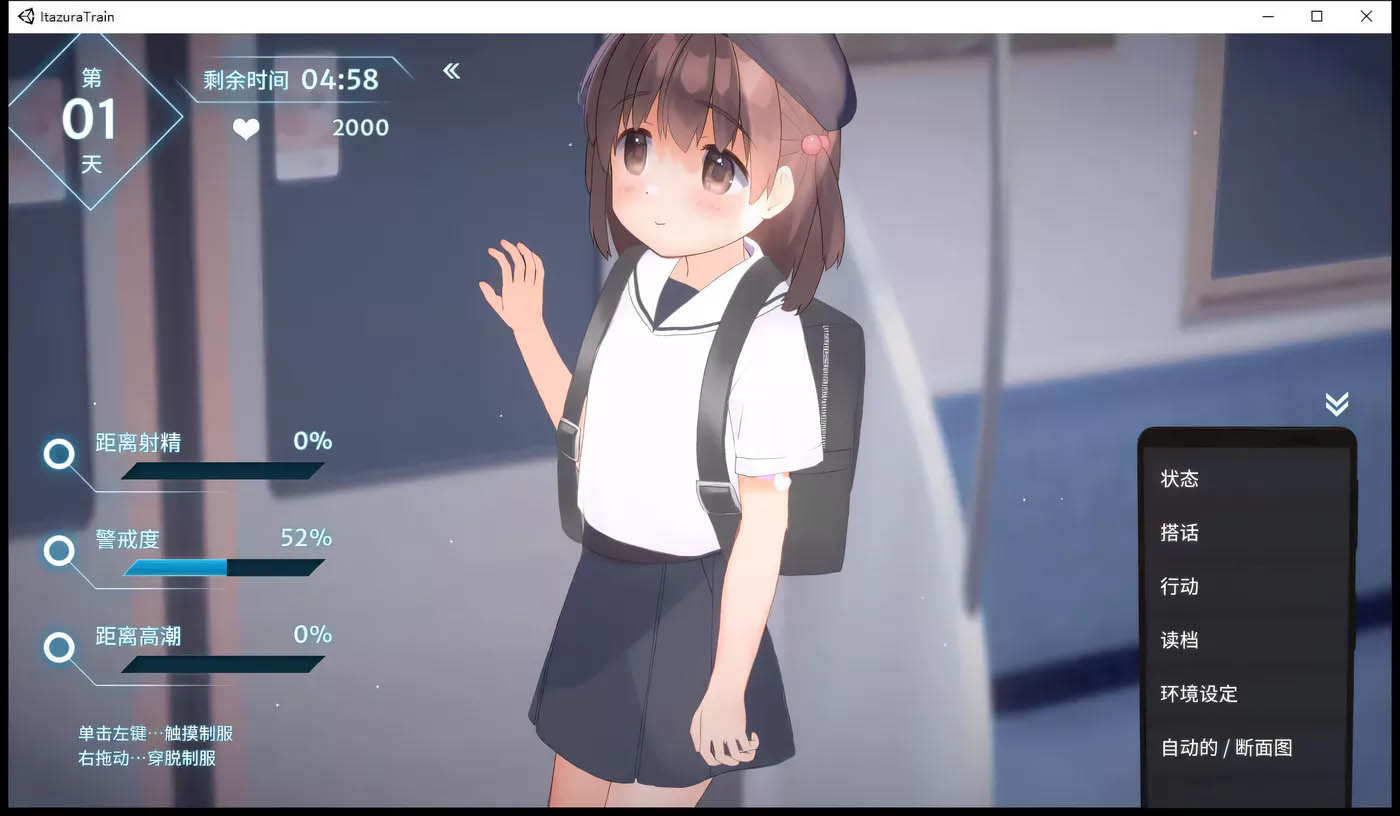The height and width of the screenshot is (816, 1400).
Task: Select the circle indicator beside 距离高潮
Action: [59, 648]
